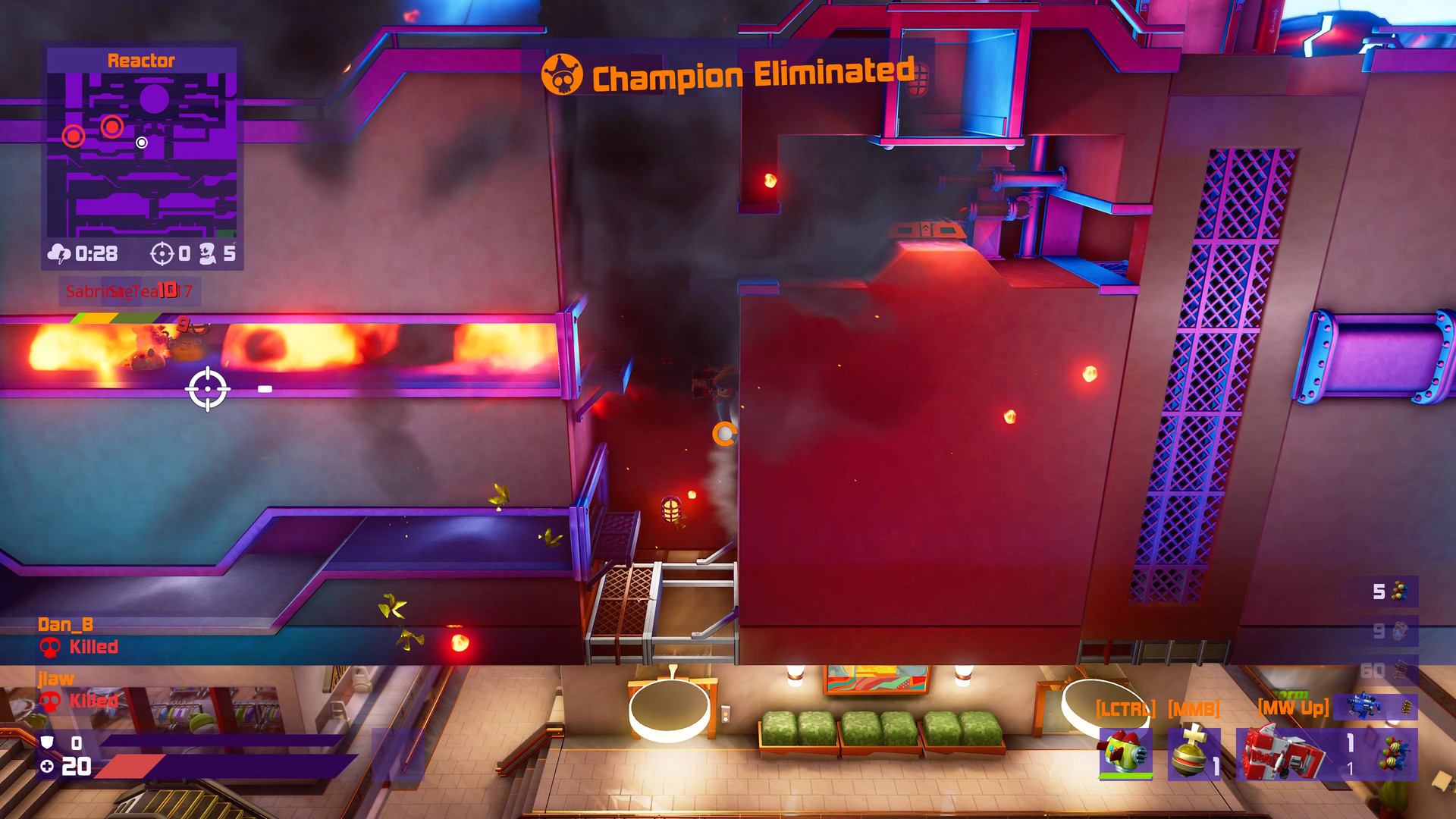Click the aiming crosshair reticle near the flames
1456x819 pixels.
point(206,388)
